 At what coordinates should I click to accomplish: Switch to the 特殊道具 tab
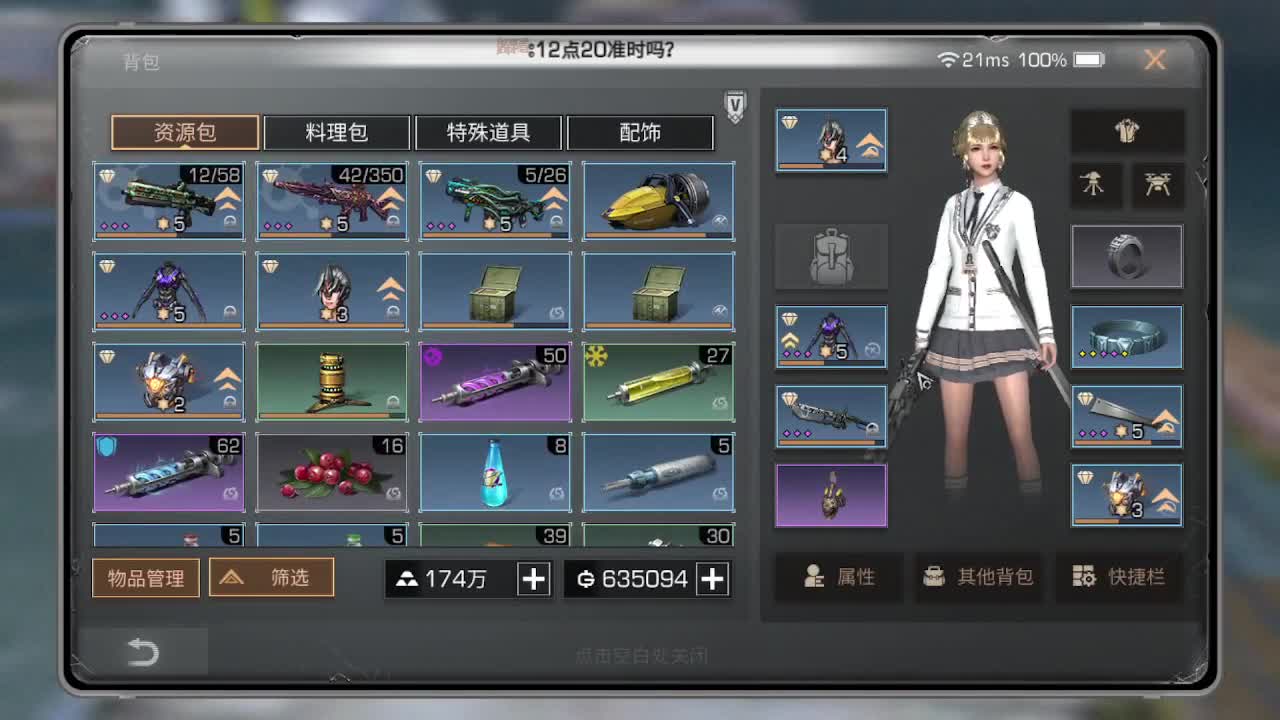(x=489, y=132)
